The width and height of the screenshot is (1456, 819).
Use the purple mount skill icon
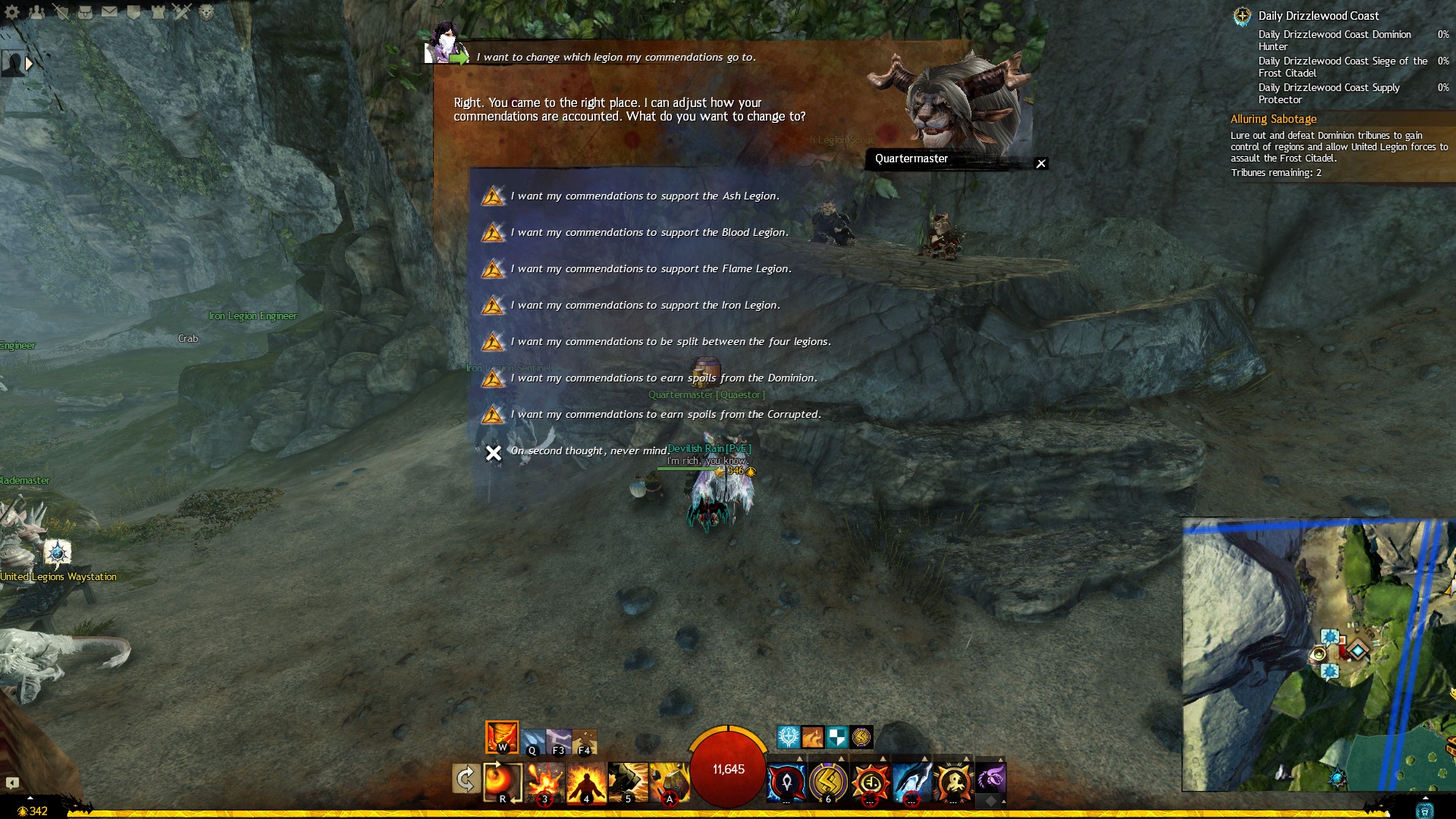click(990, 779)
